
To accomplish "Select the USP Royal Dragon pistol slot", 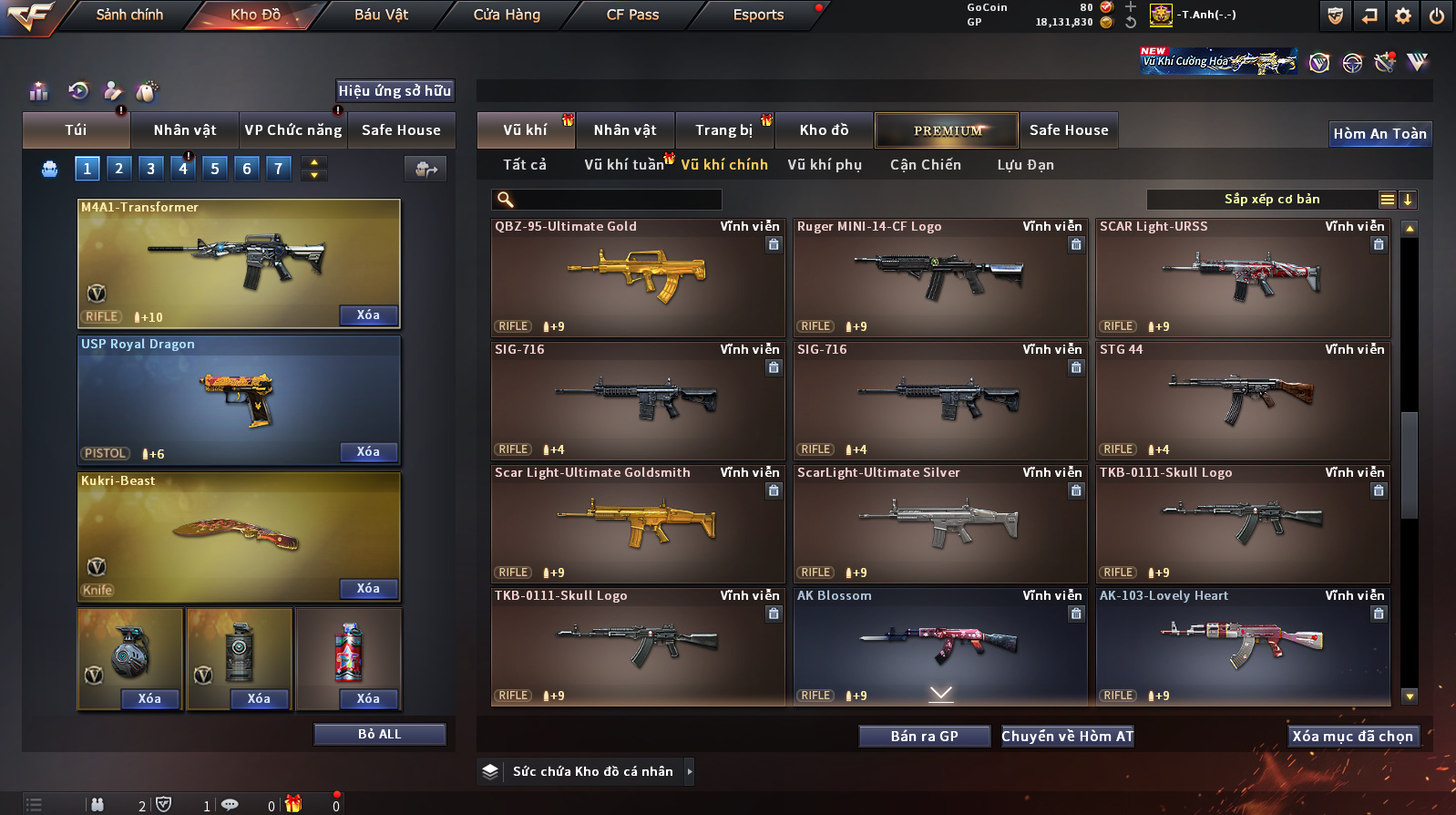I will (239, 399).
